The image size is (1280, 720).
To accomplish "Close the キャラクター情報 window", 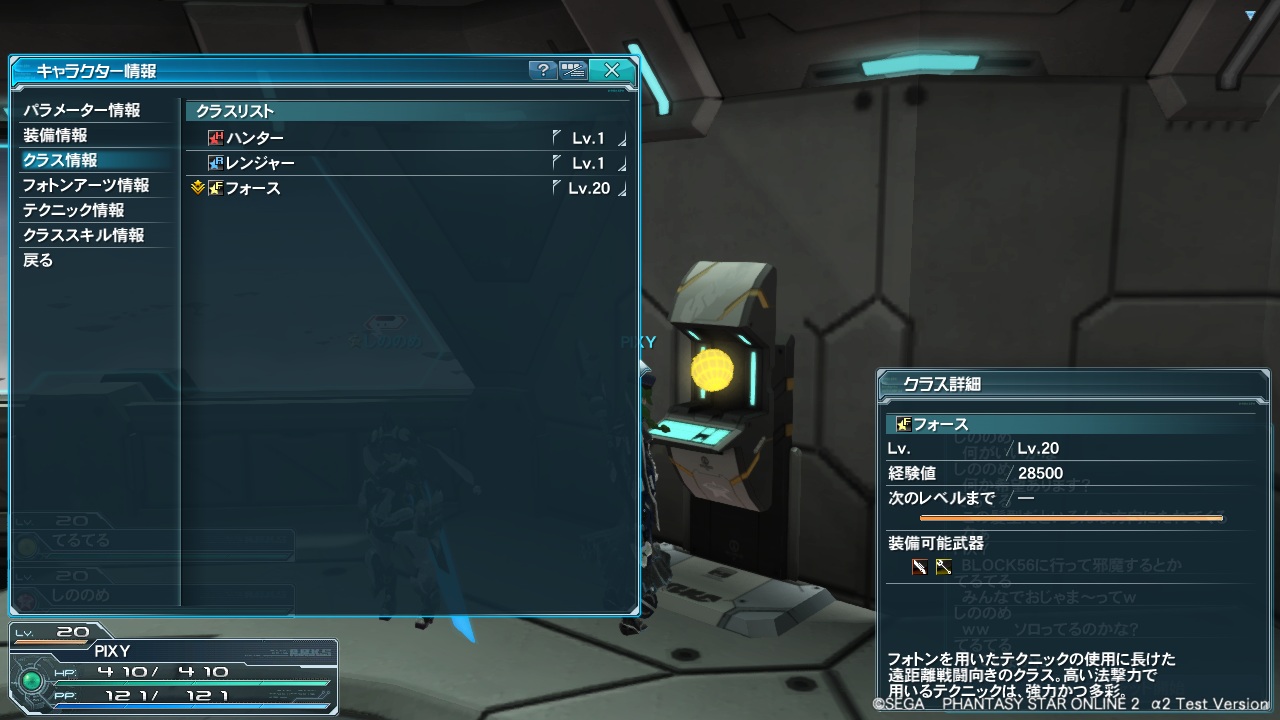I will 611,70.
